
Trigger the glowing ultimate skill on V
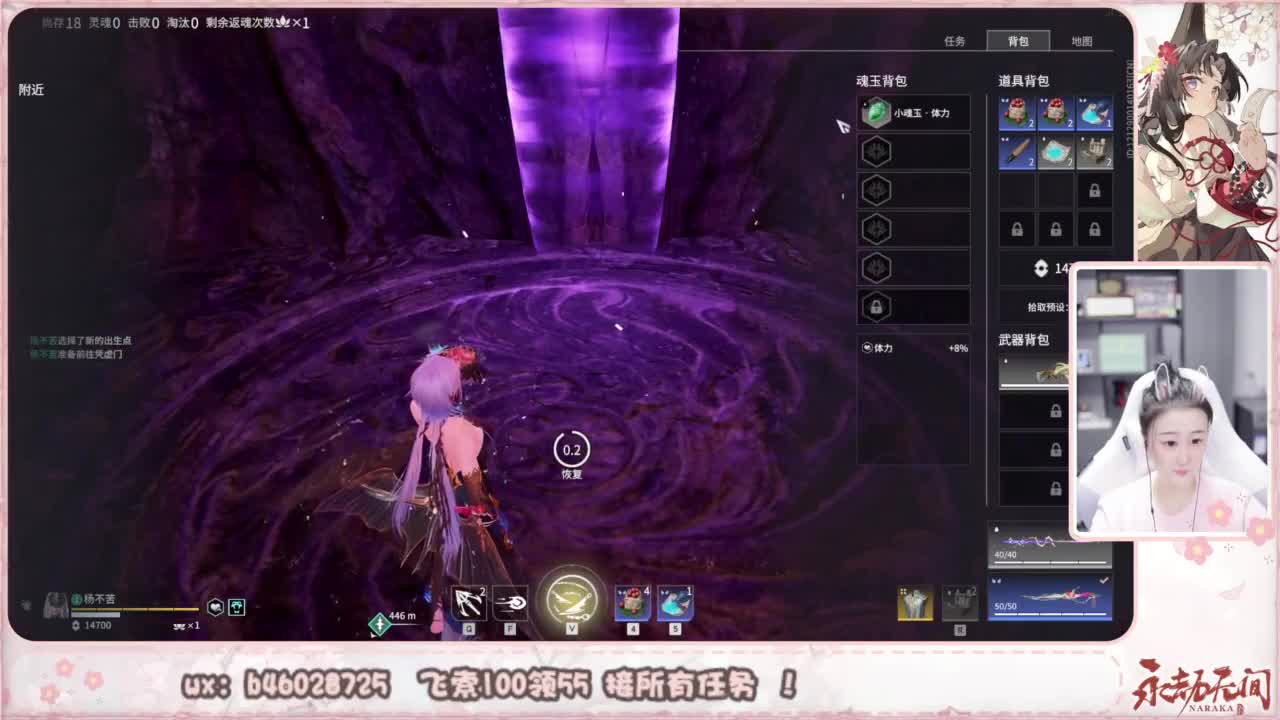click(571, 598)
